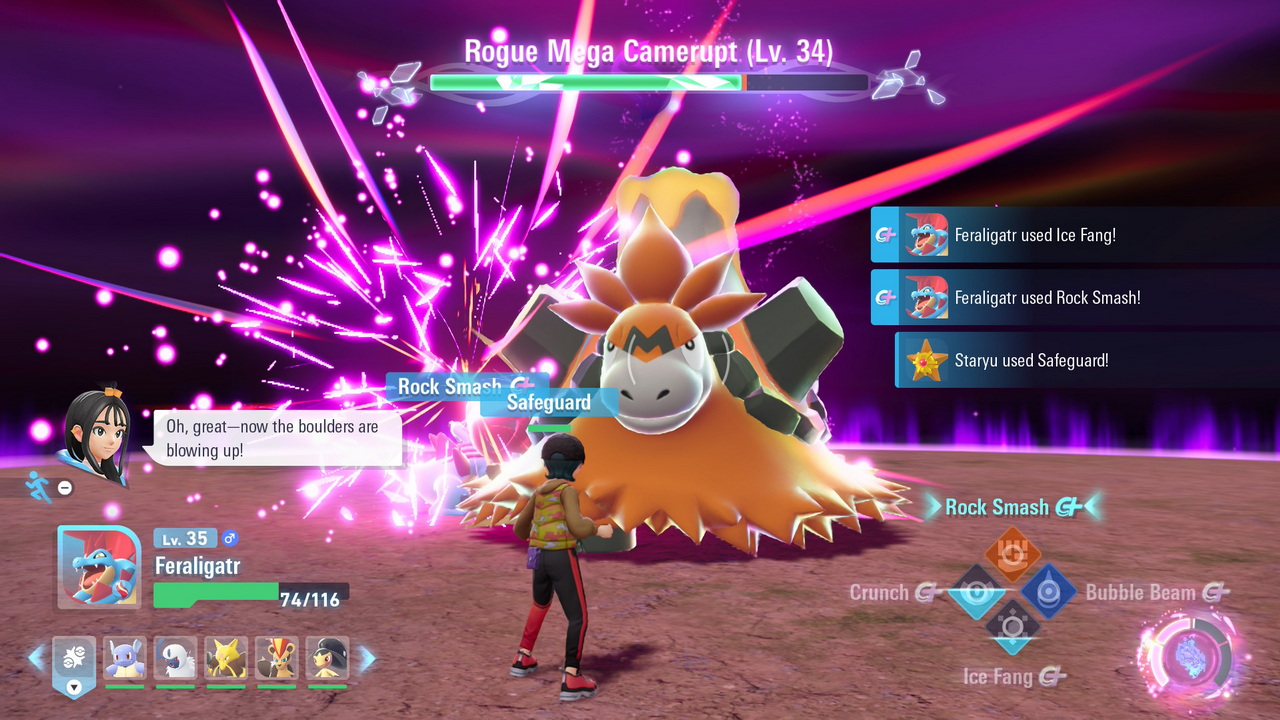Use the orange Rock Smash move
This screenshot has height=720, width=1280.
point(1013,553)
